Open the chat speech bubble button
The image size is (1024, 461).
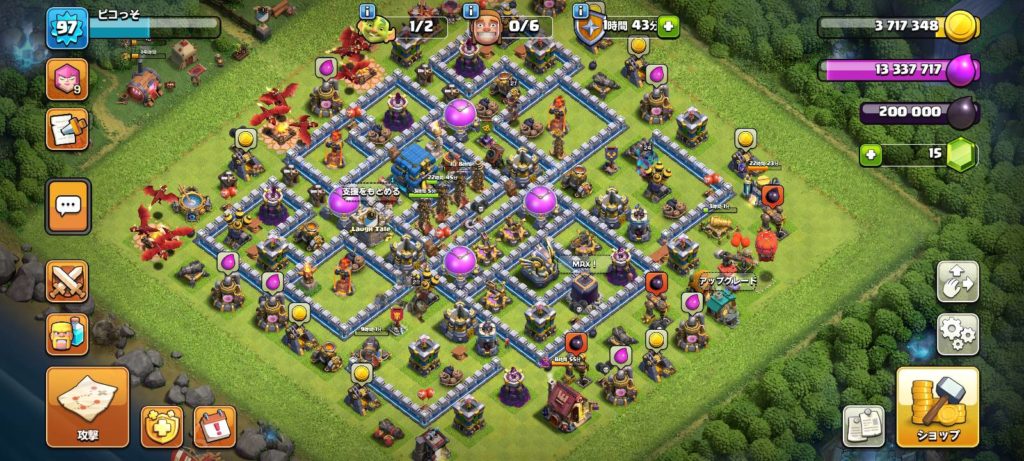(68, 206)
